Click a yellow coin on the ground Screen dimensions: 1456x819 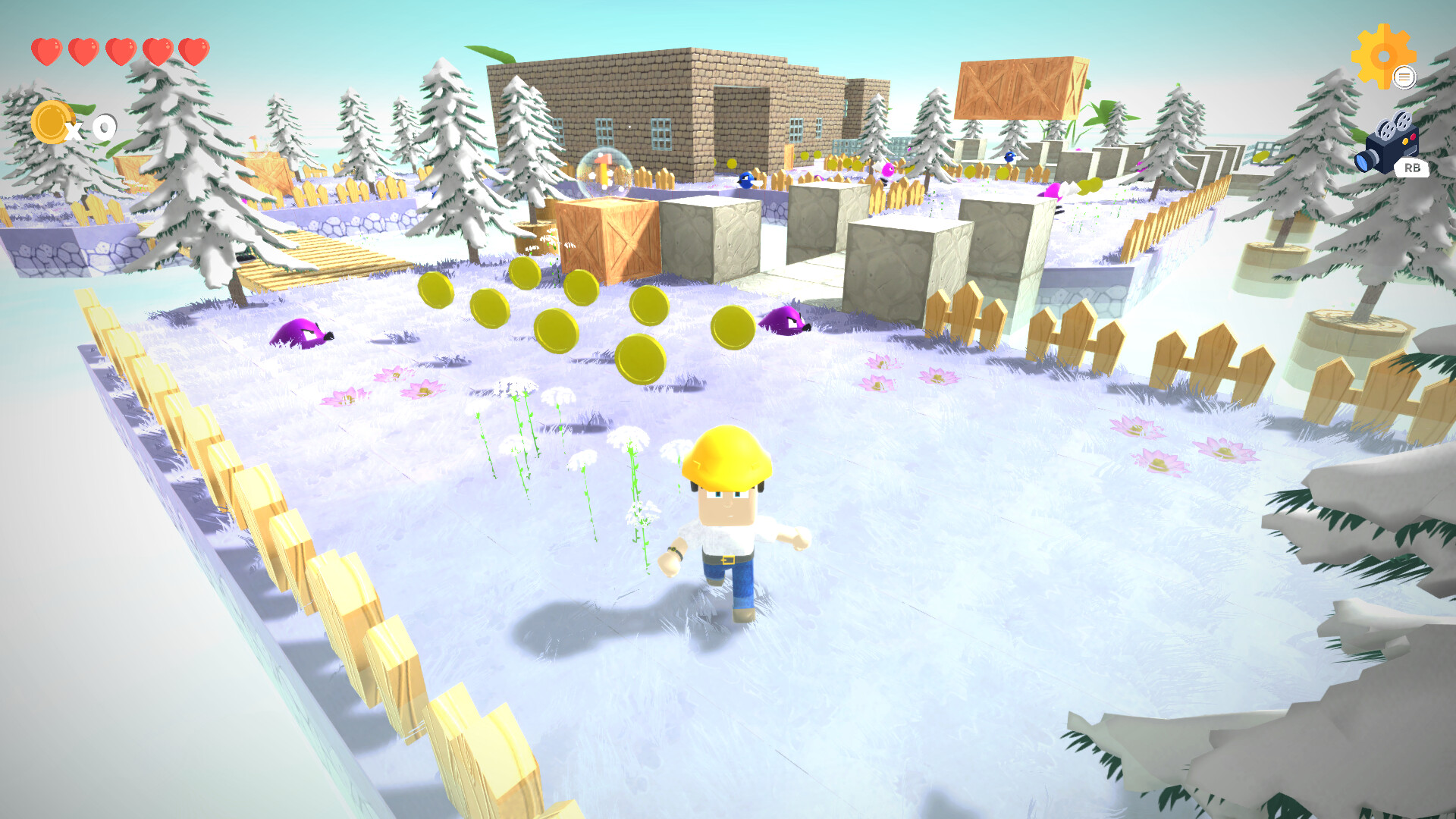point(557,331)
